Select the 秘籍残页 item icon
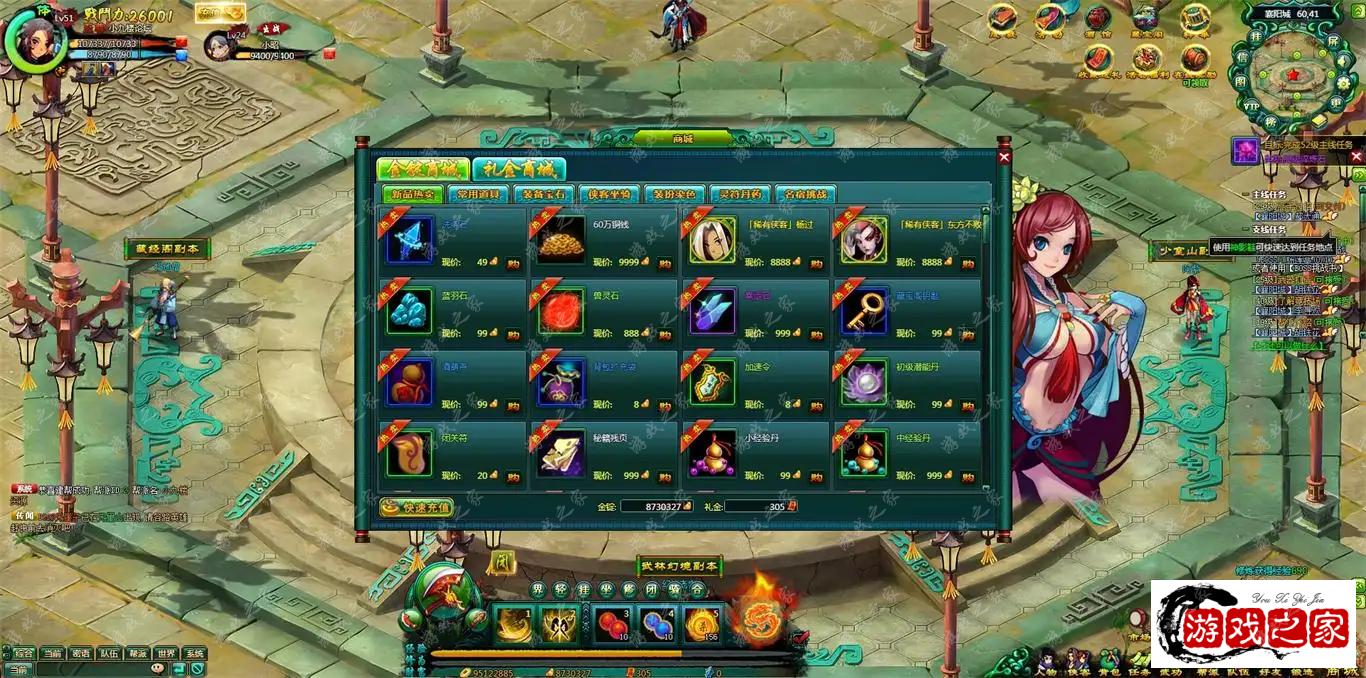This screenshot has width=1366, height=678. 561,454
